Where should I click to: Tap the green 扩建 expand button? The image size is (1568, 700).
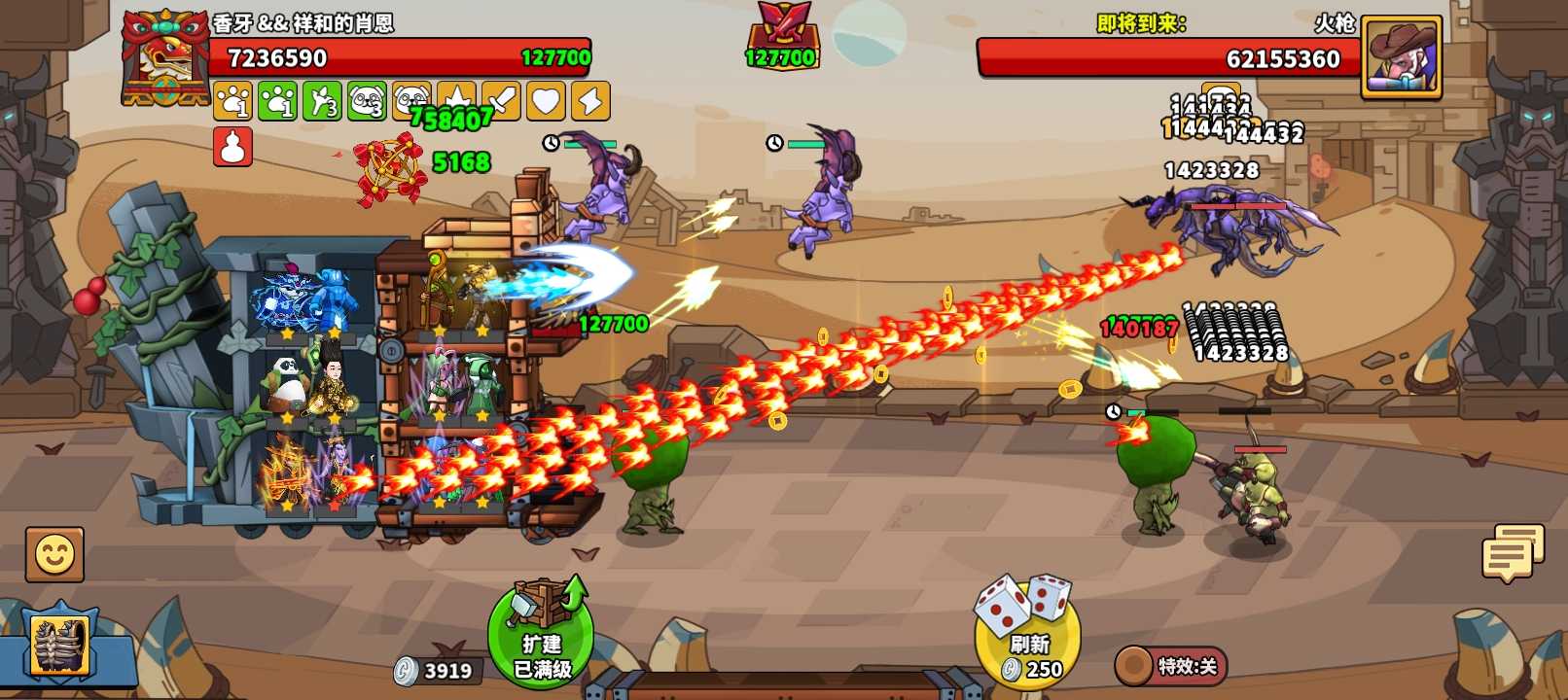pos(542,634)
